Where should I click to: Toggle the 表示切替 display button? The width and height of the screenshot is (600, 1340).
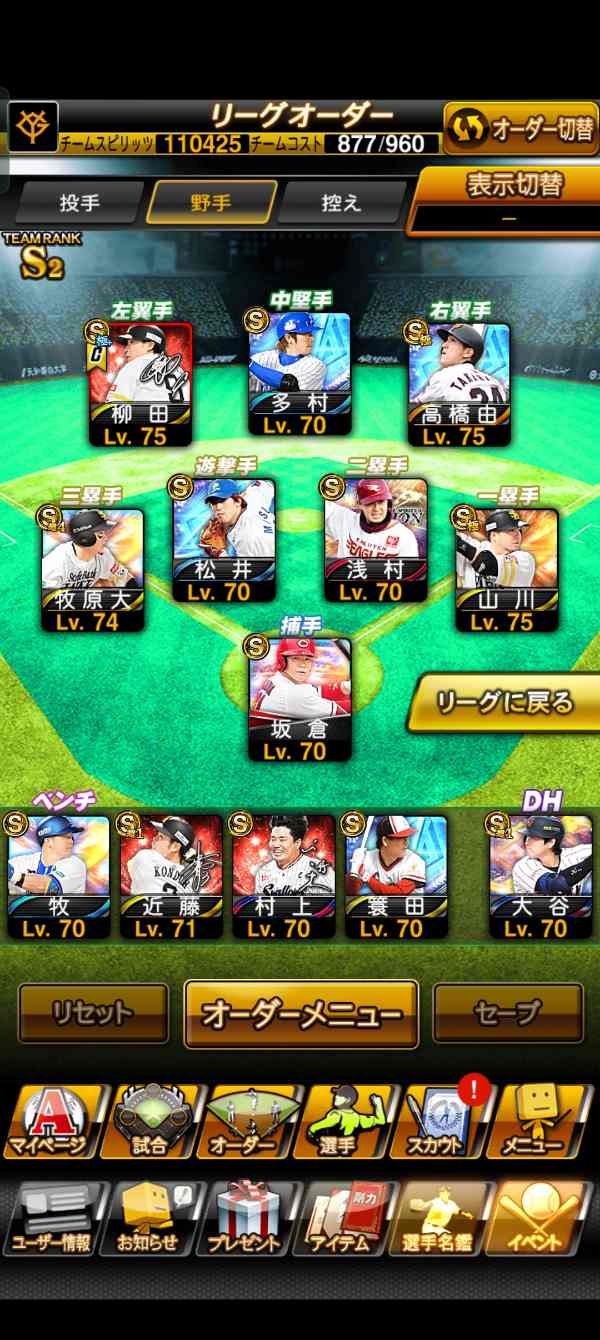coord(509,200)
